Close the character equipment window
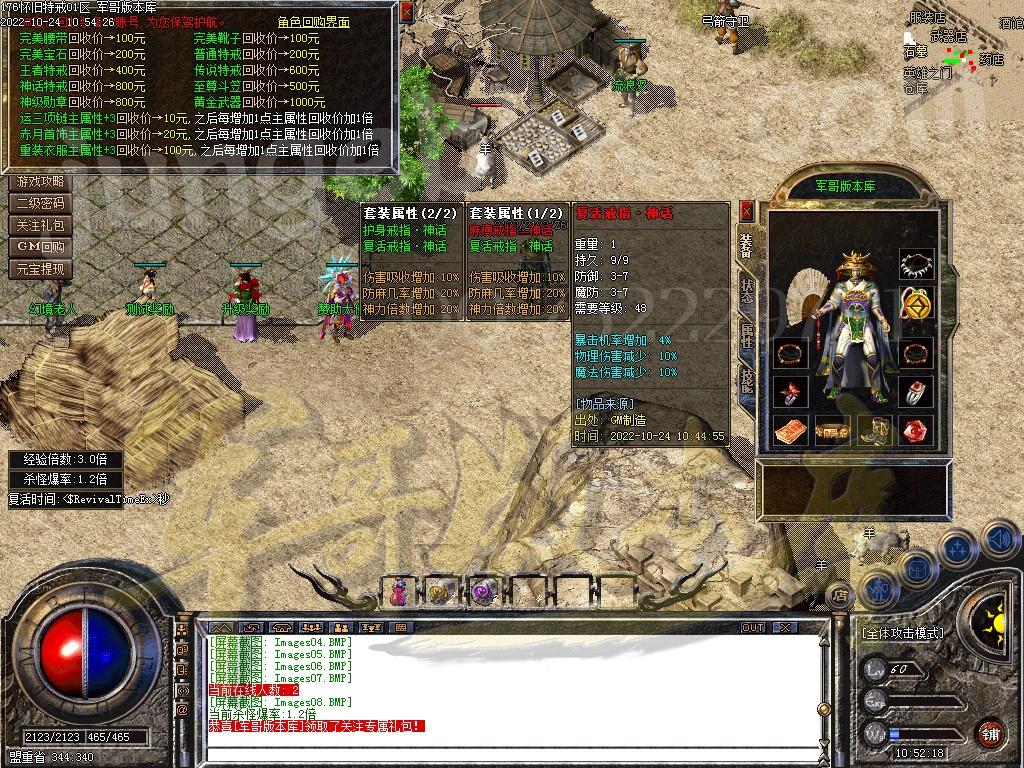Image resolution: width=1024 pixels, height=768 pixels. tap(746, 211)
